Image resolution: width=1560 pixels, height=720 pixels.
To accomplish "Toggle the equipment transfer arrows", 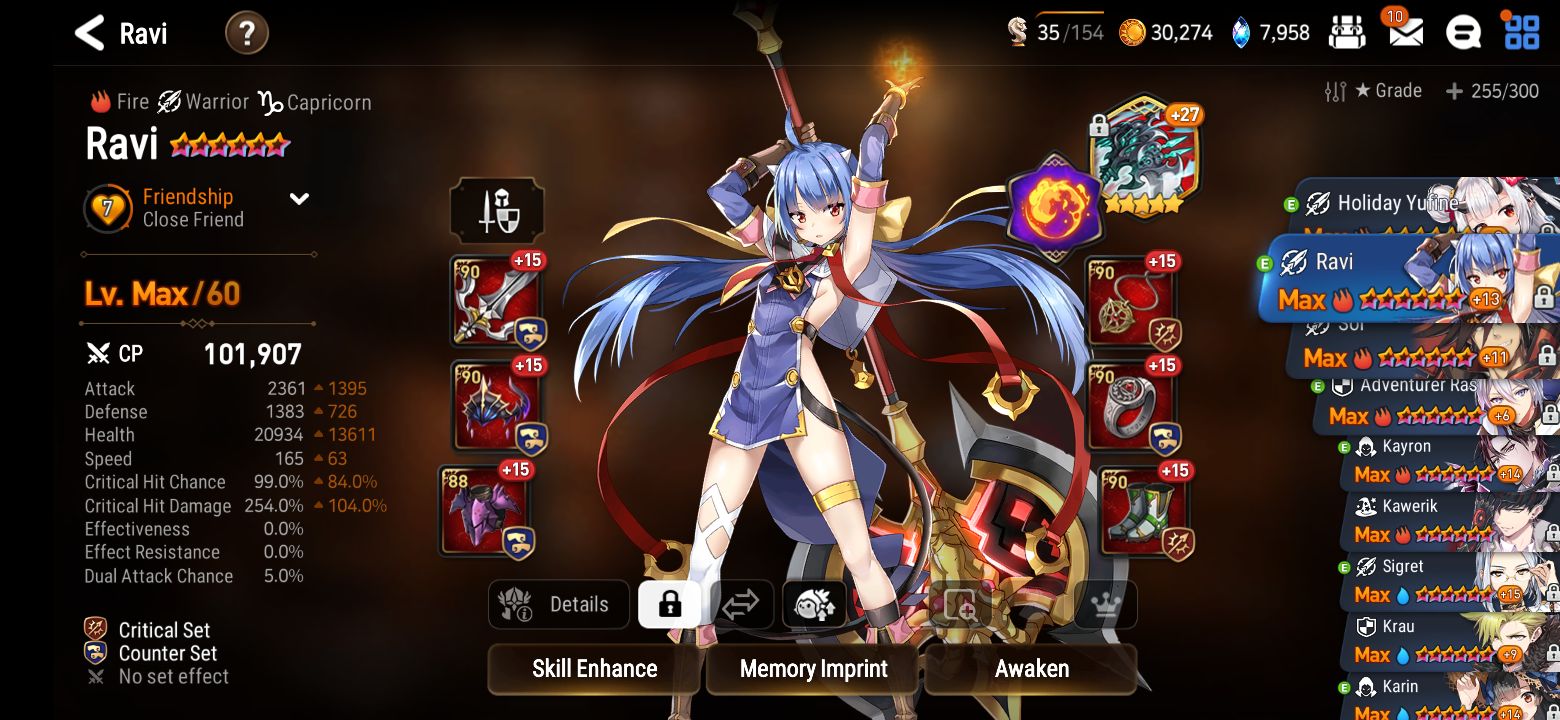I will point(740,604).
